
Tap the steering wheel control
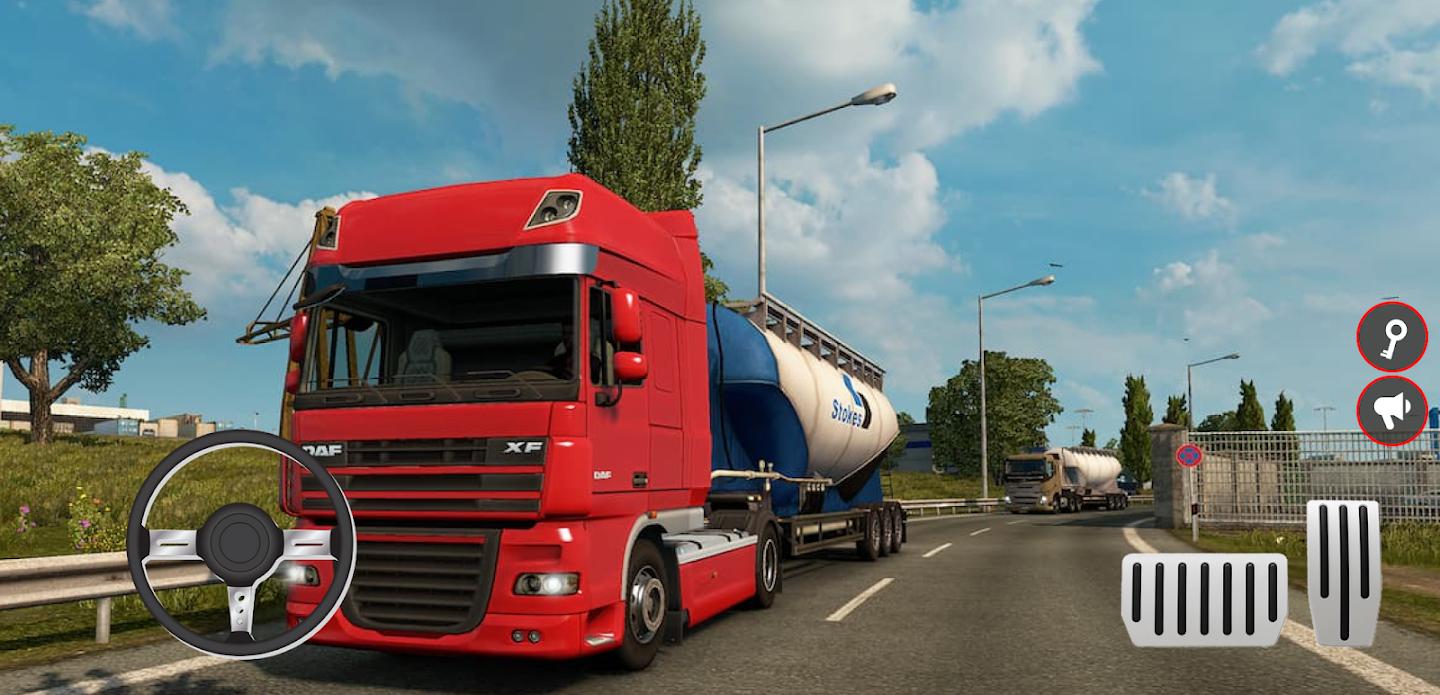point(241,544)
